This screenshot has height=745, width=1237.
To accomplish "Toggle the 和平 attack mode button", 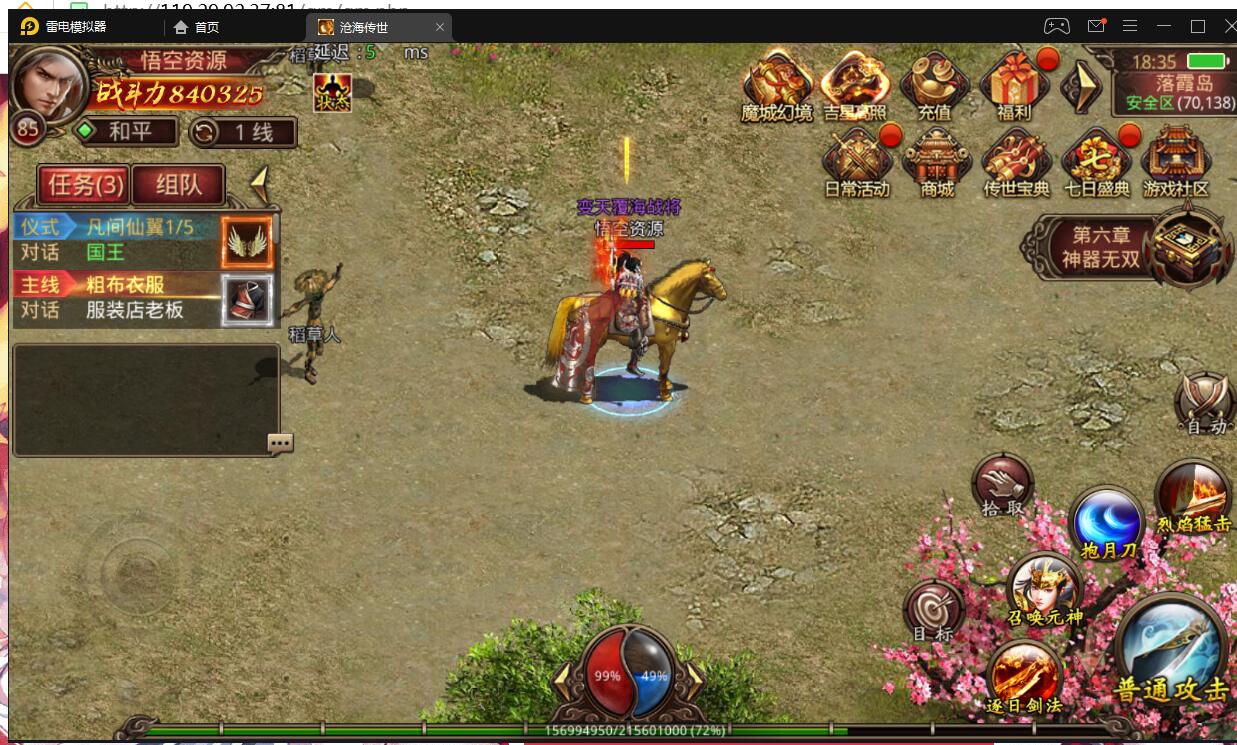I will (x=127, y=131).
